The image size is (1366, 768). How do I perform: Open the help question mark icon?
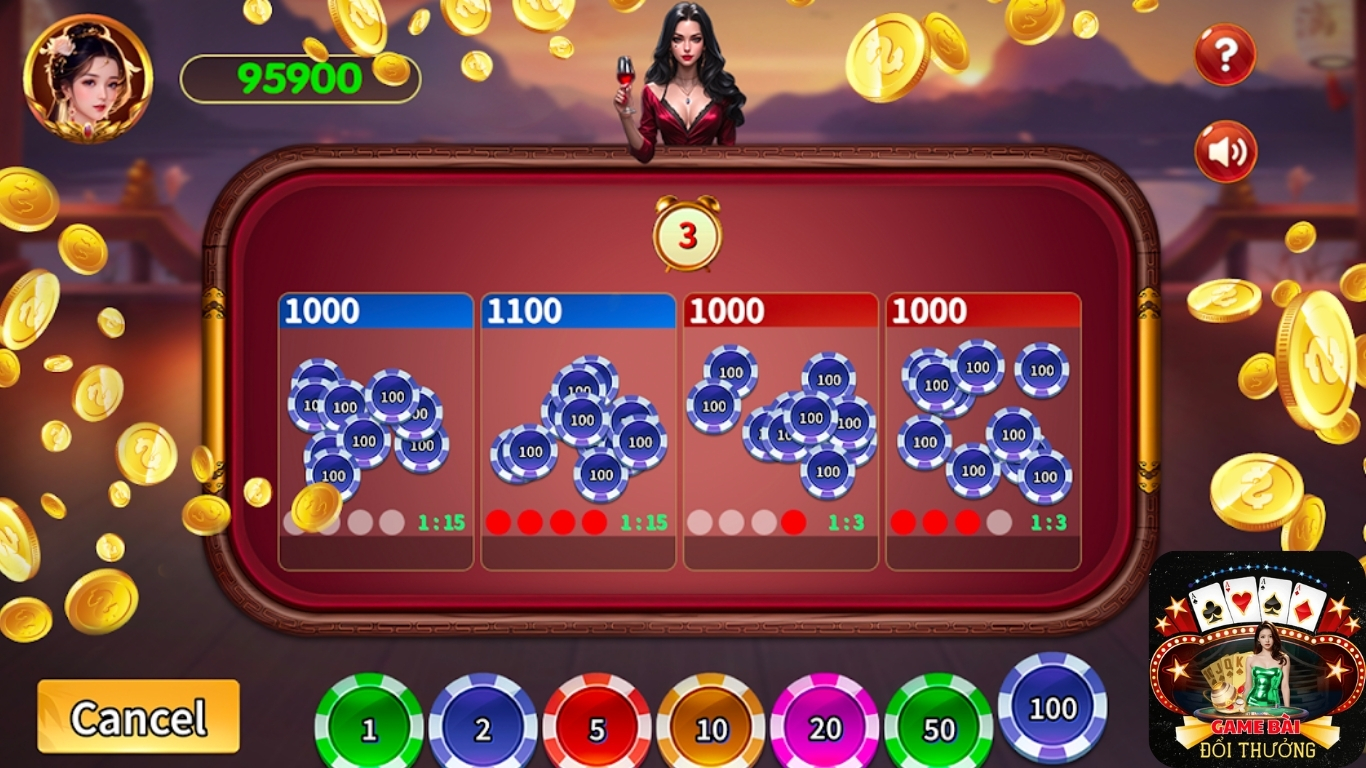tap(1223, 55)
